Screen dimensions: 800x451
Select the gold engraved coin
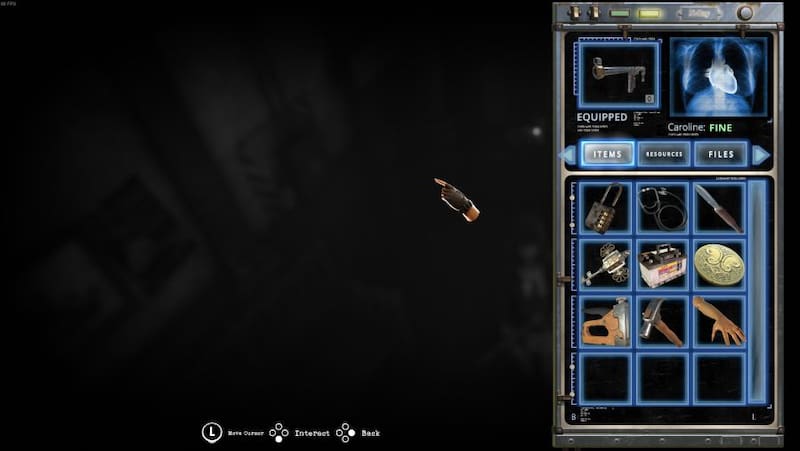[x=718, y=264]
